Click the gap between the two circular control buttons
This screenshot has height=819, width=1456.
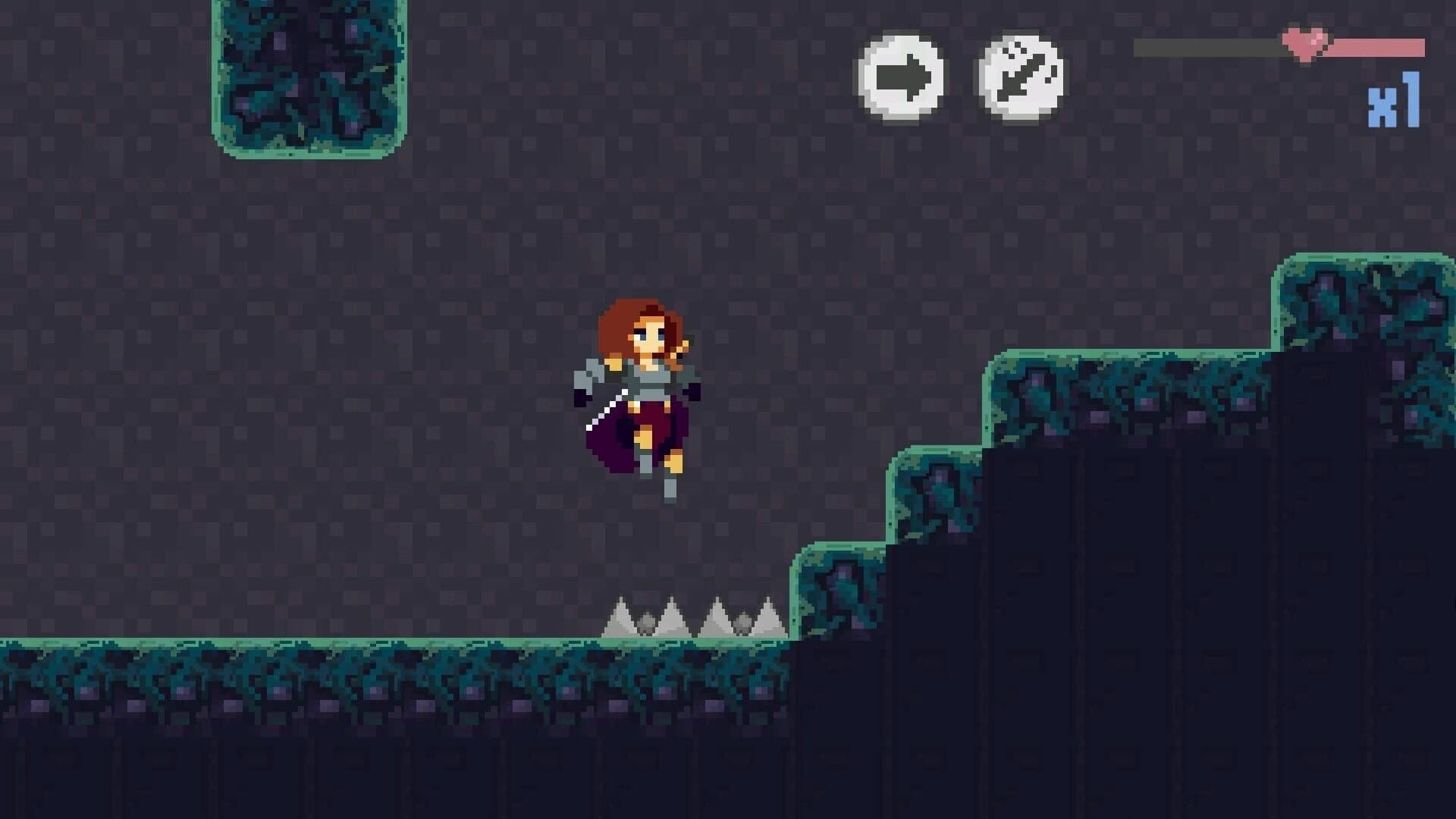959,76
